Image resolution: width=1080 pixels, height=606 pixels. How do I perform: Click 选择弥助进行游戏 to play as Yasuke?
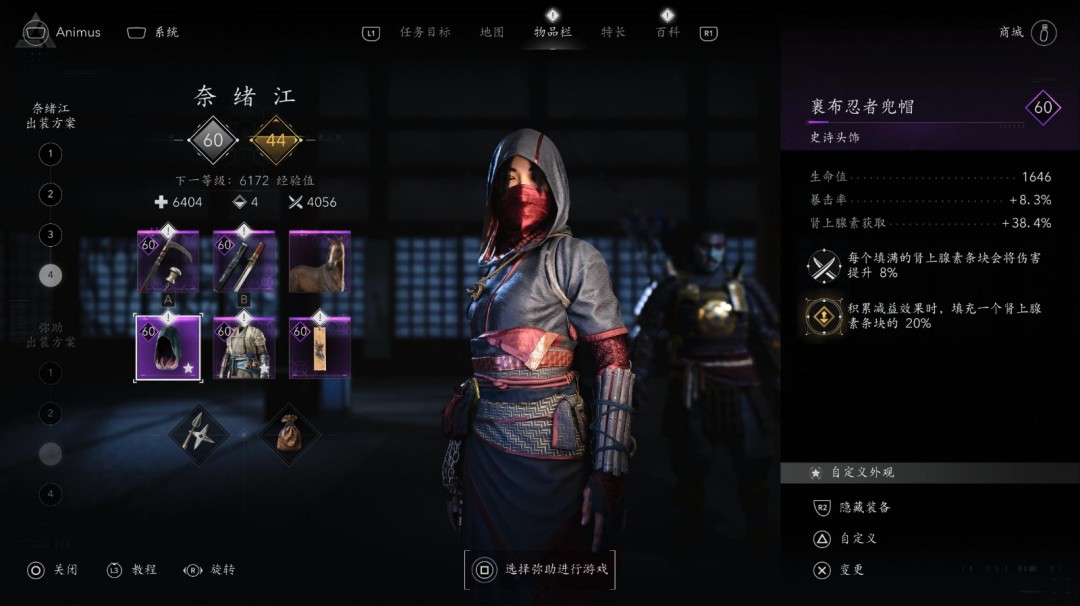[540, 570]
